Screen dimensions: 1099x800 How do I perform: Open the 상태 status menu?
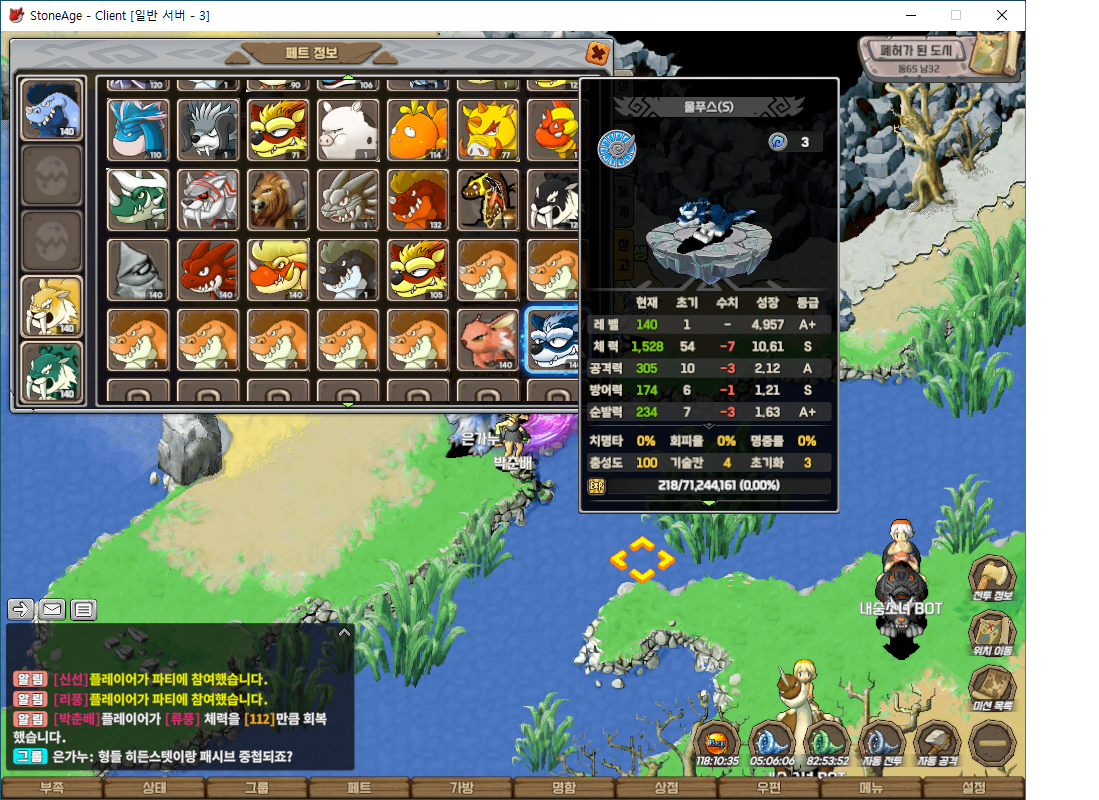(x=154, y=788)
